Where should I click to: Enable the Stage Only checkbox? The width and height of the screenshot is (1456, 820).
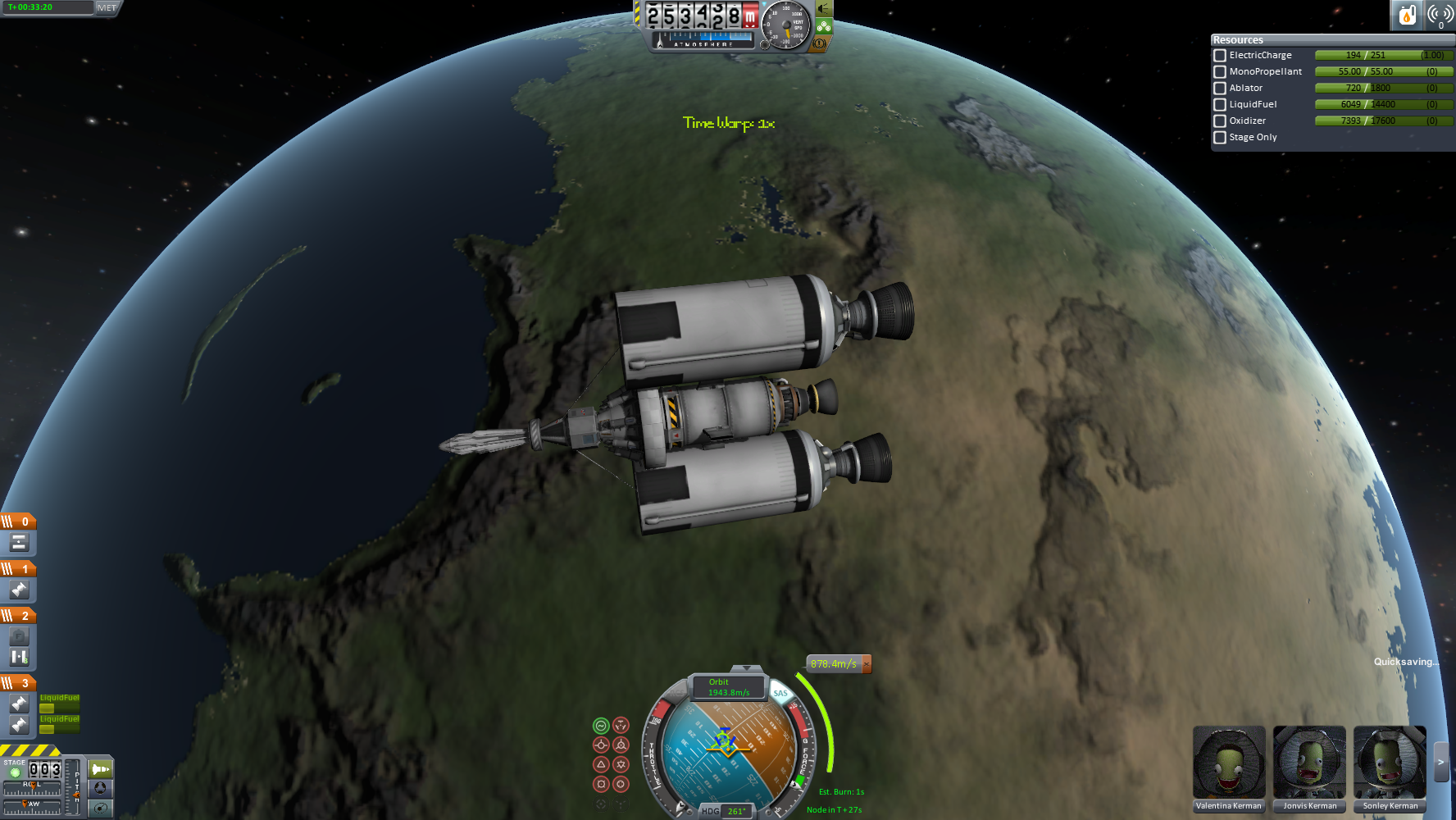(1220, 138)
